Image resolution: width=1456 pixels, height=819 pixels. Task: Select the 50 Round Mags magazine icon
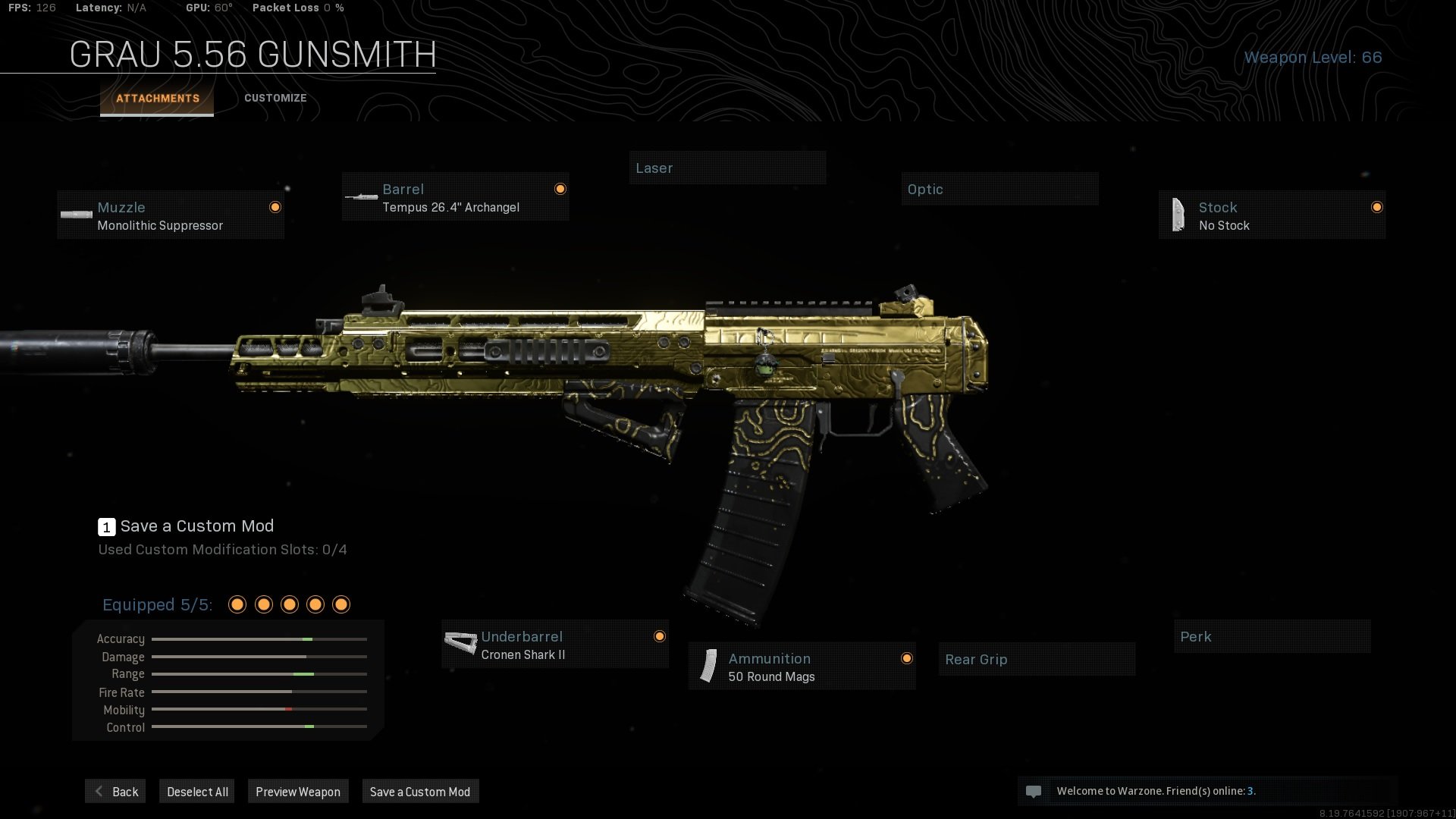pos(708,667)
